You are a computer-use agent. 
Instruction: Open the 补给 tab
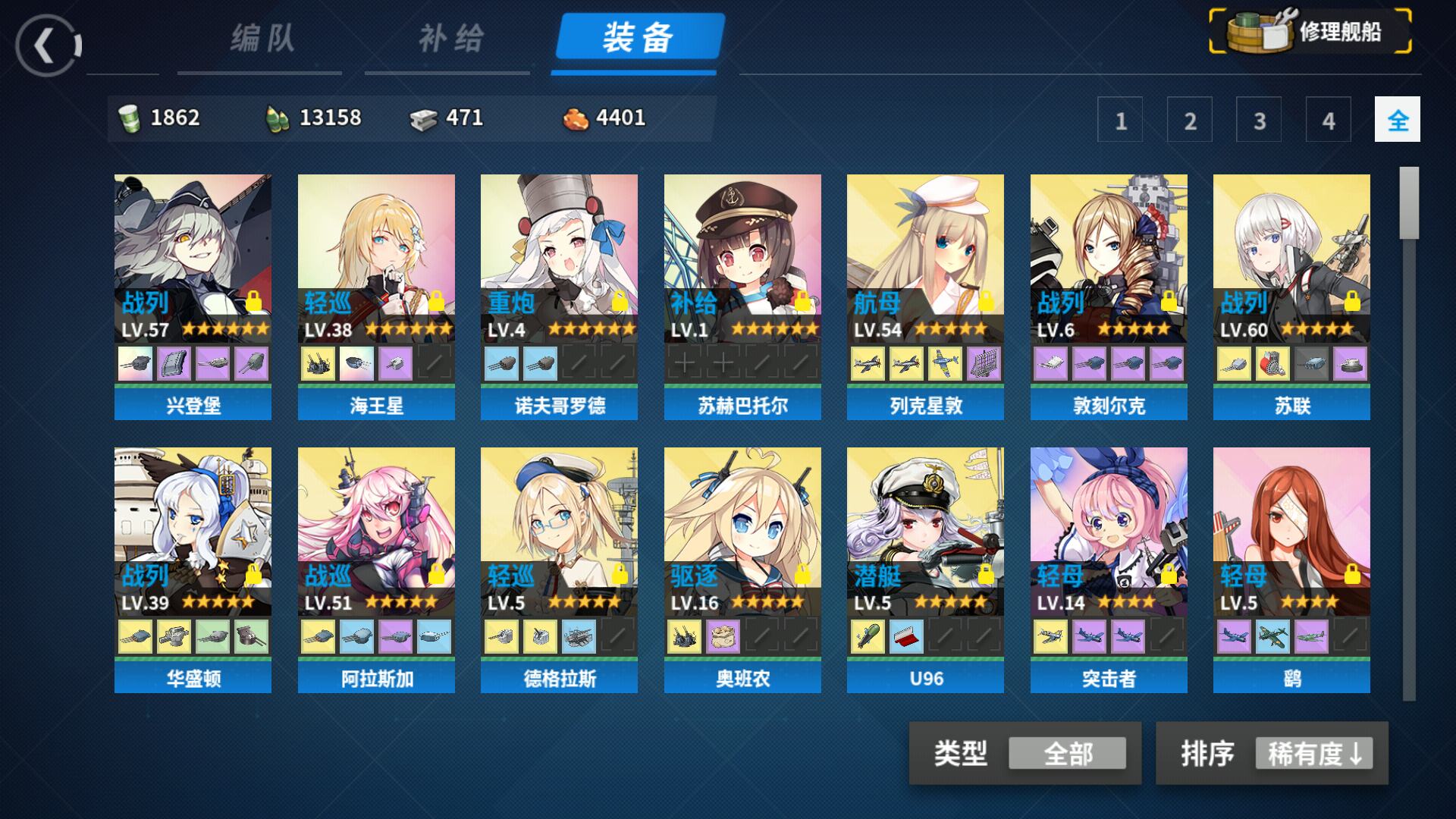point(450,39)
